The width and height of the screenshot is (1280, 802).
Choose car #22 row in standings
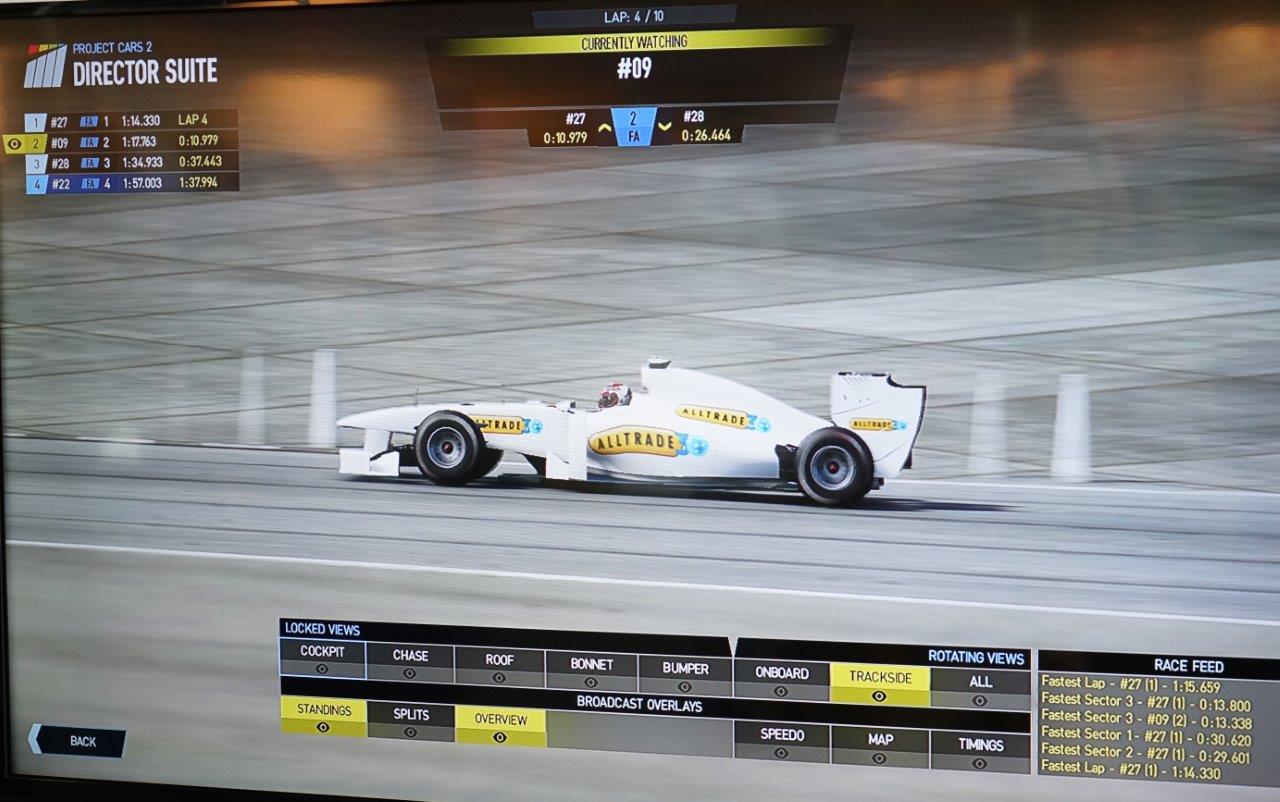pyautogui.click(x=130, y=183)
